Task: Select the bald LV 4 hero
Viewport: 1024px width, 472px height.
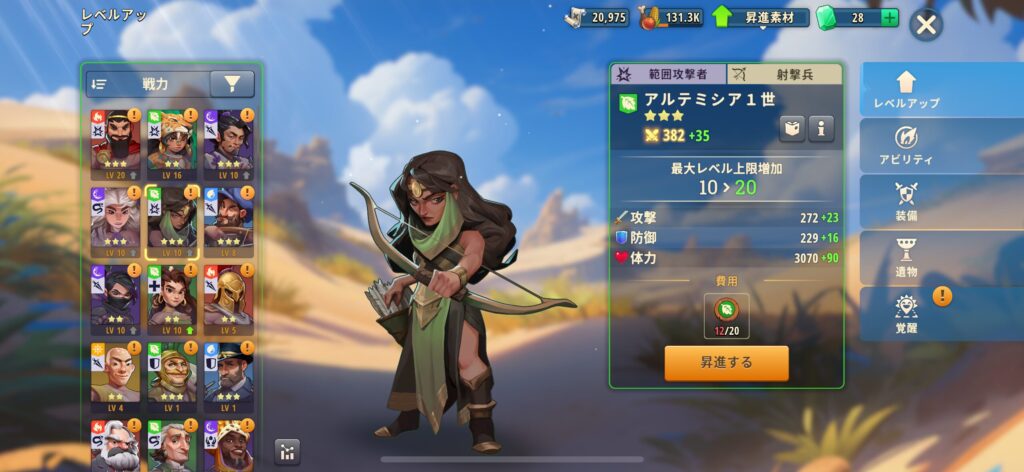Action: [114, 374]
